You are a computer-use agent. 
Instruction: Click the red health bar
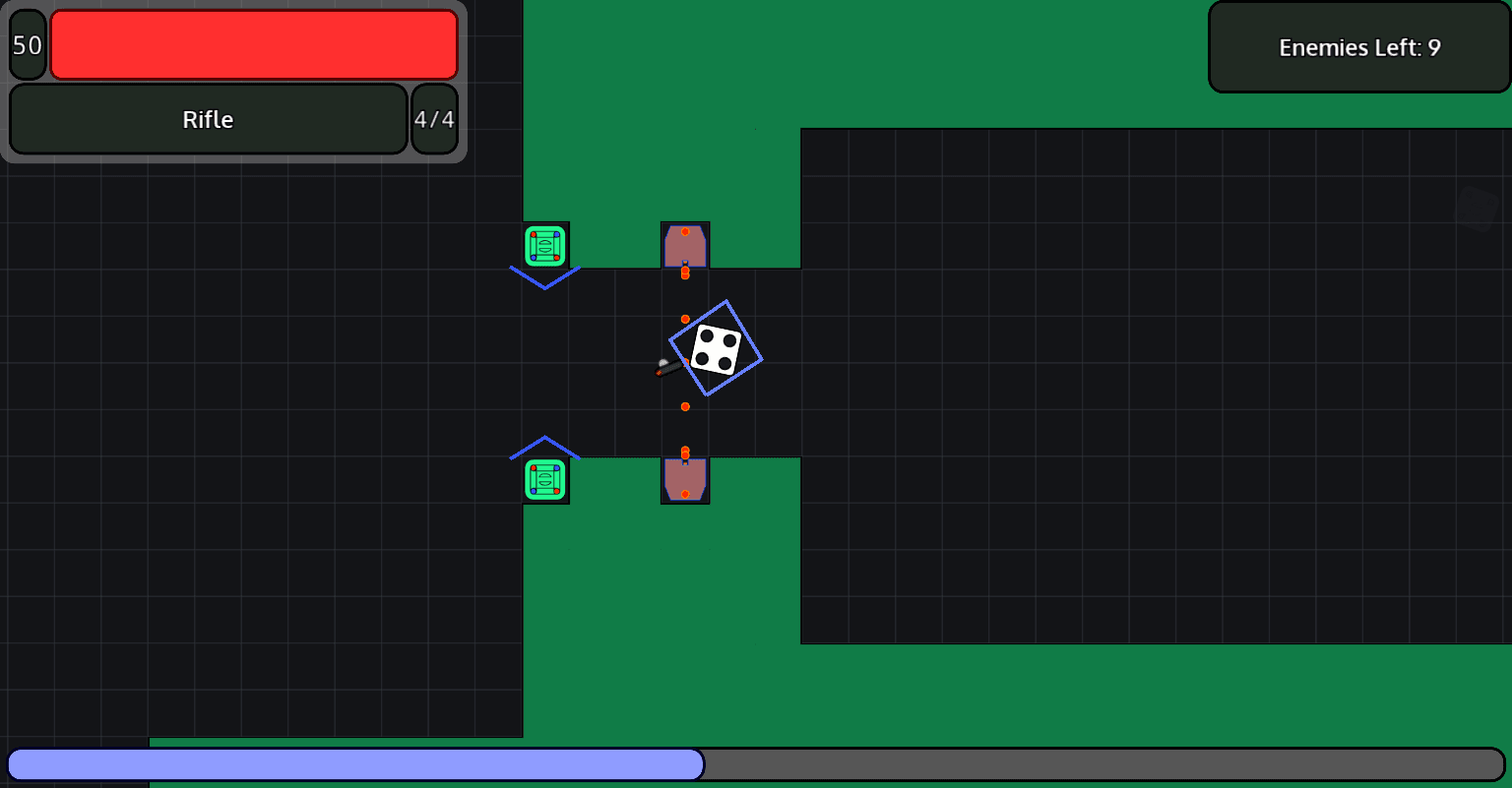[254, 44]
